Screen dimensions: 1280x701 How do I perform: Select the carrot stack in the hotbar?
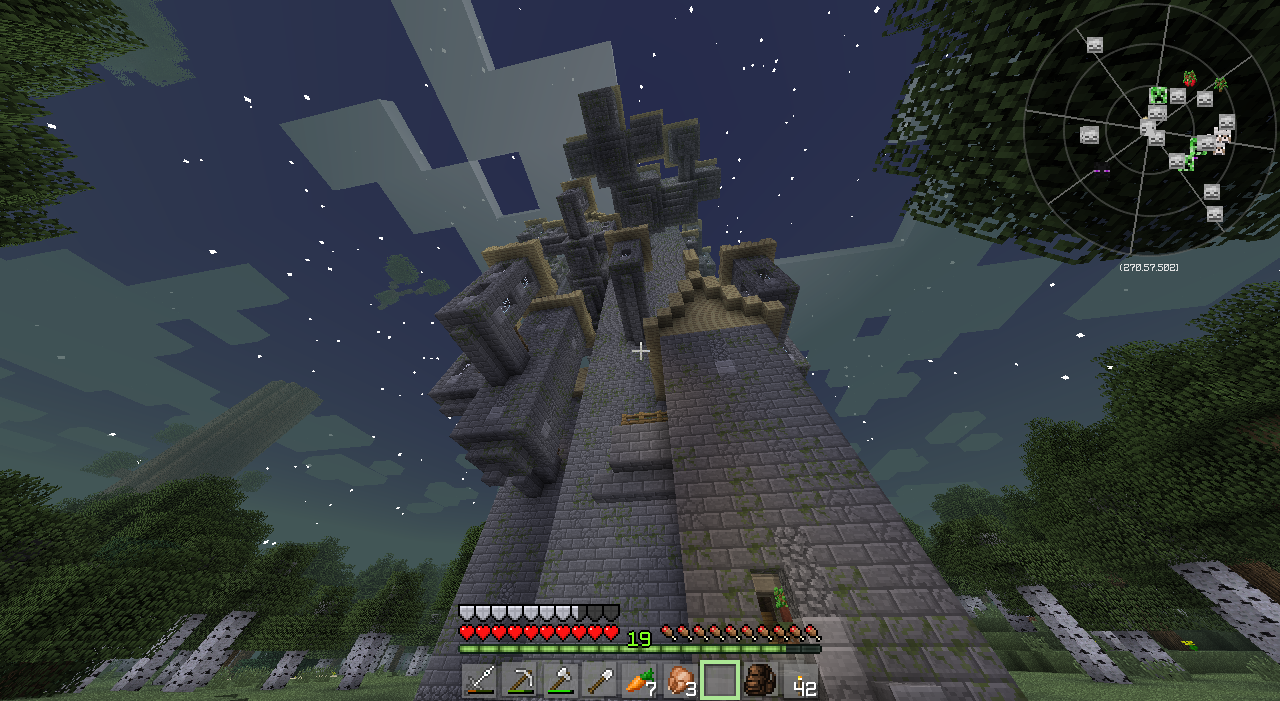(x=640, y=680)
